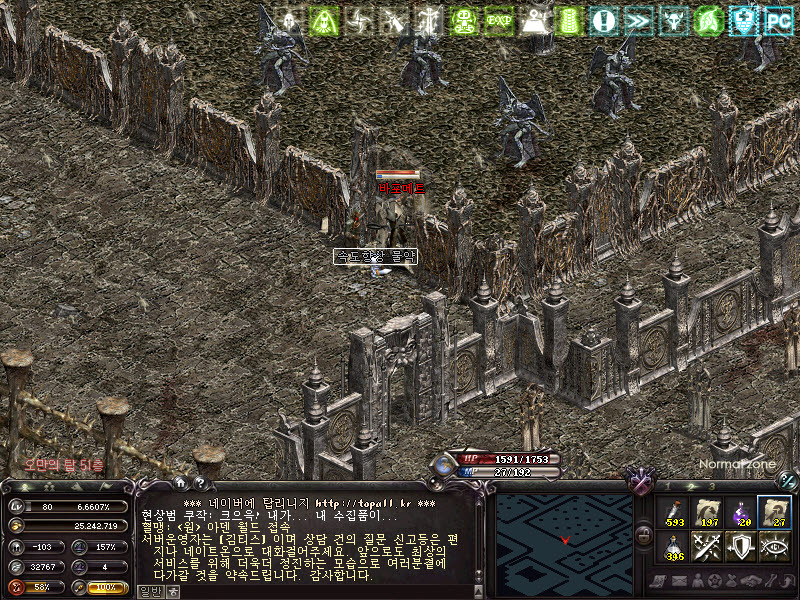Use the purple potion slot showing 20
Screen dimensions: 800x600
pos(742,511)
